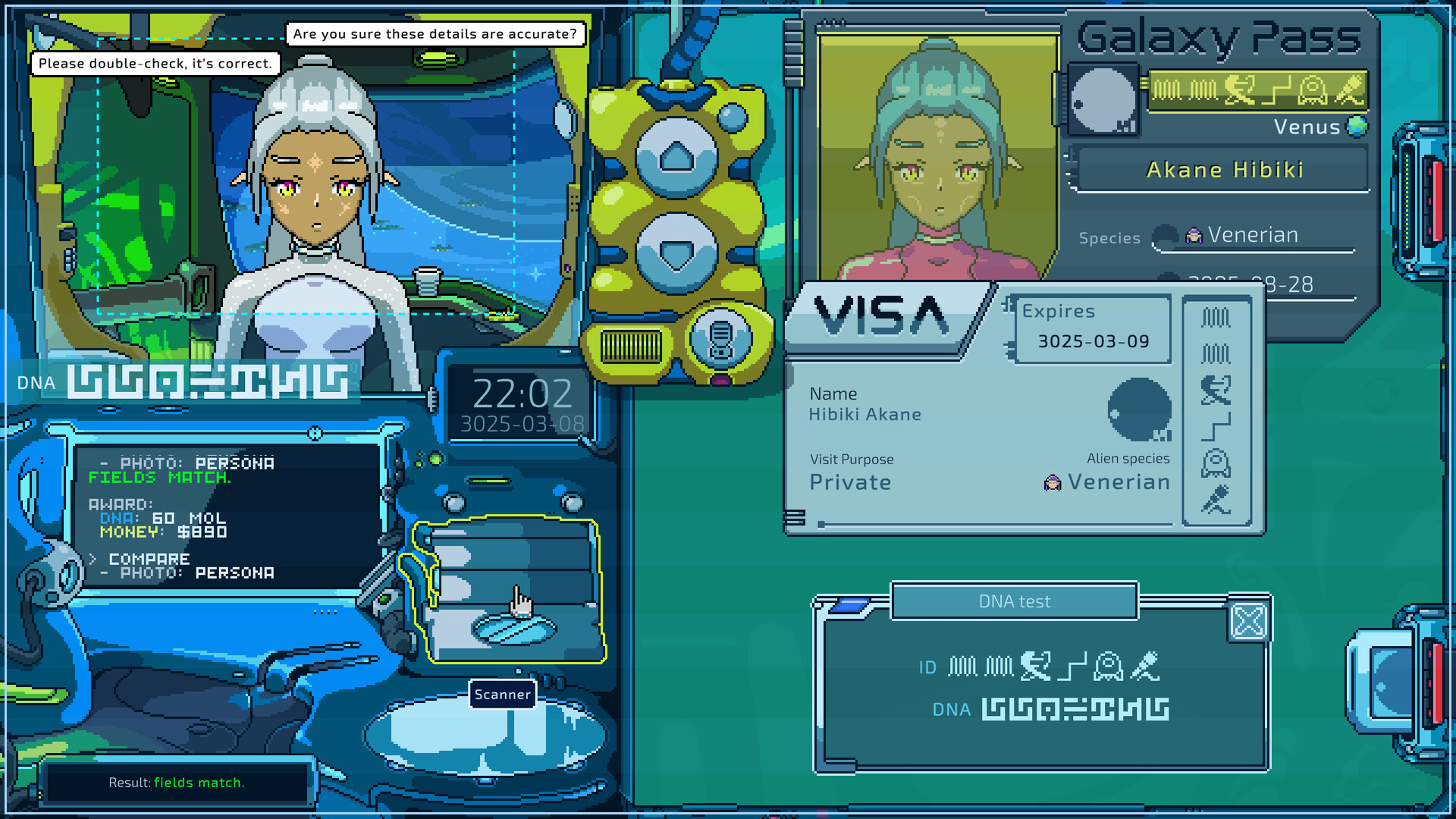Viewport: 1456px width, 819px height.
Task: Select the COMPARE option on the terminal screen
Action: (149, 558)
